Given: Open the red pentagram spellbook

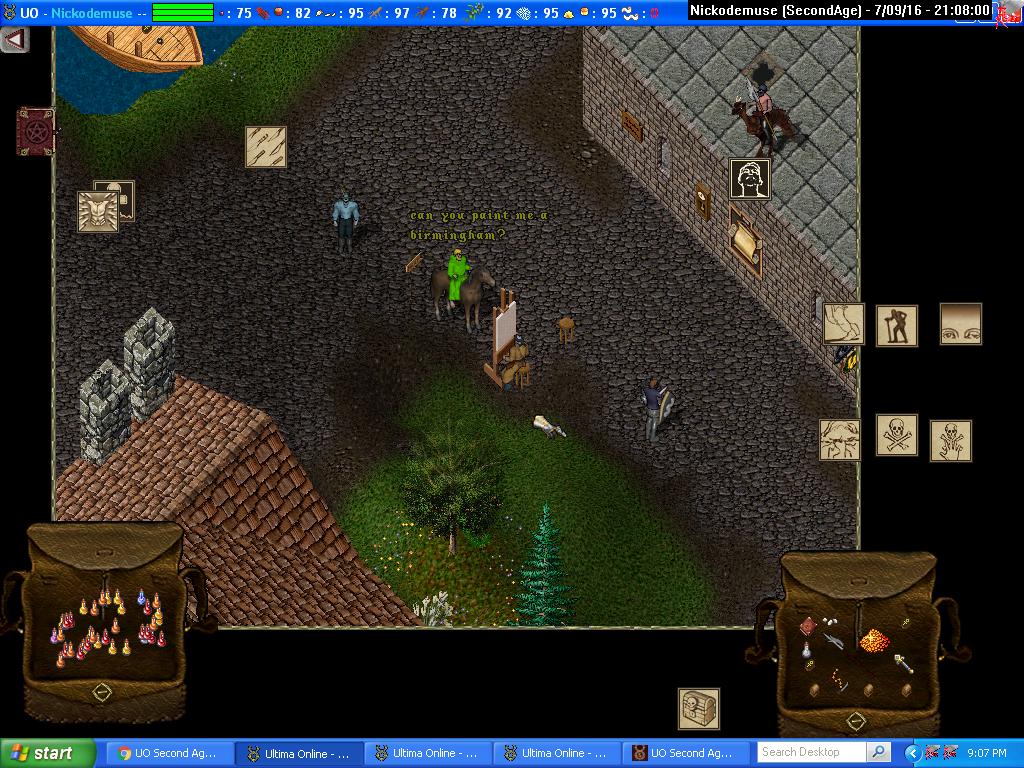Looking at the screenshot, I should click(x=35, y=131).
